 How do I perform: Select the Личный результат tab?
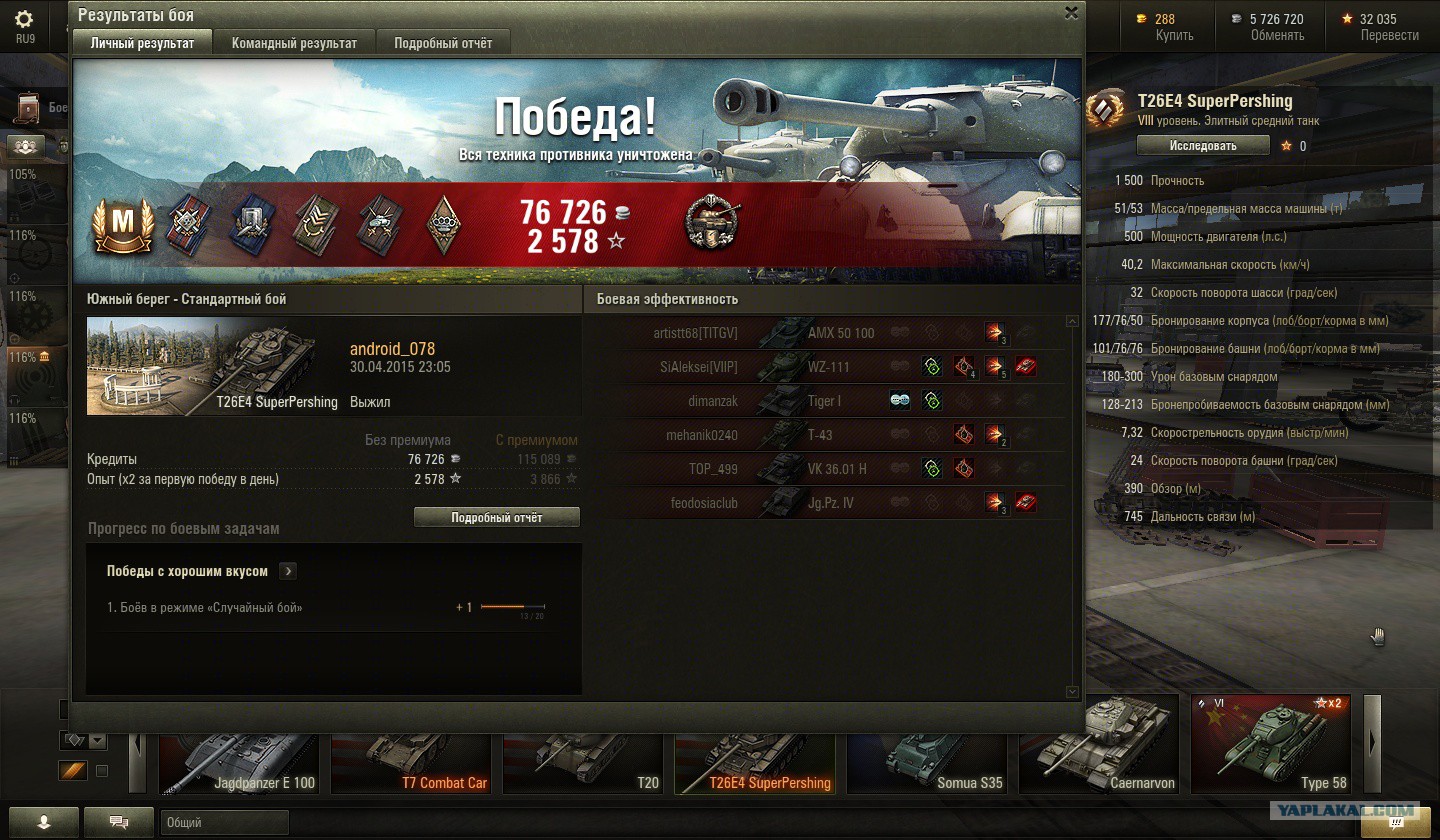[142, 44]
